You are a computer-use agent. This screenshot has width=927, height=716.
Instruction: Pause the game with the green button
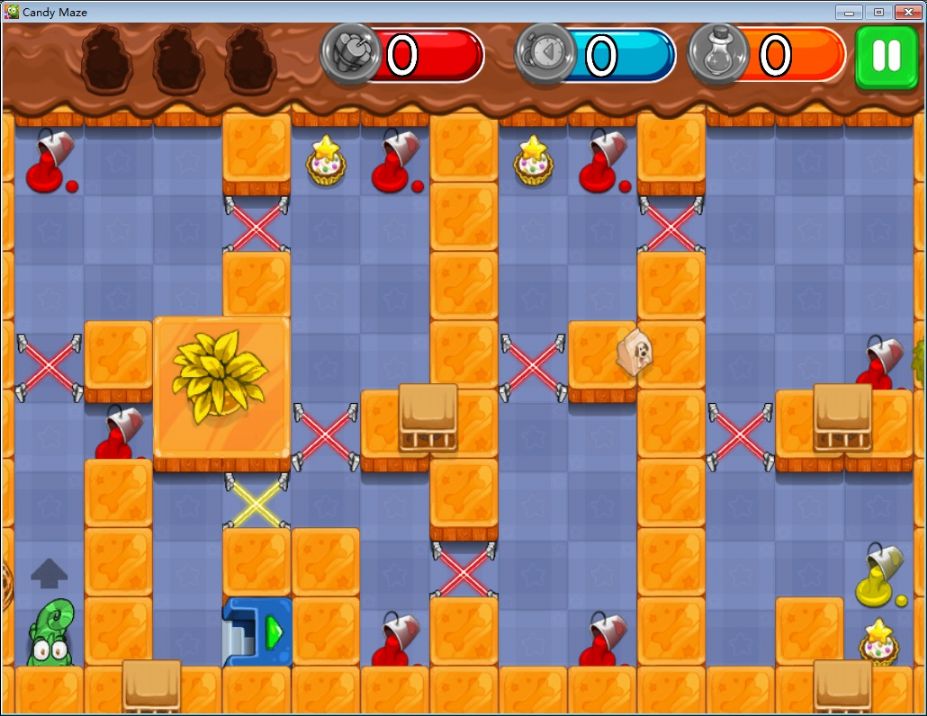tap(886, 56)
